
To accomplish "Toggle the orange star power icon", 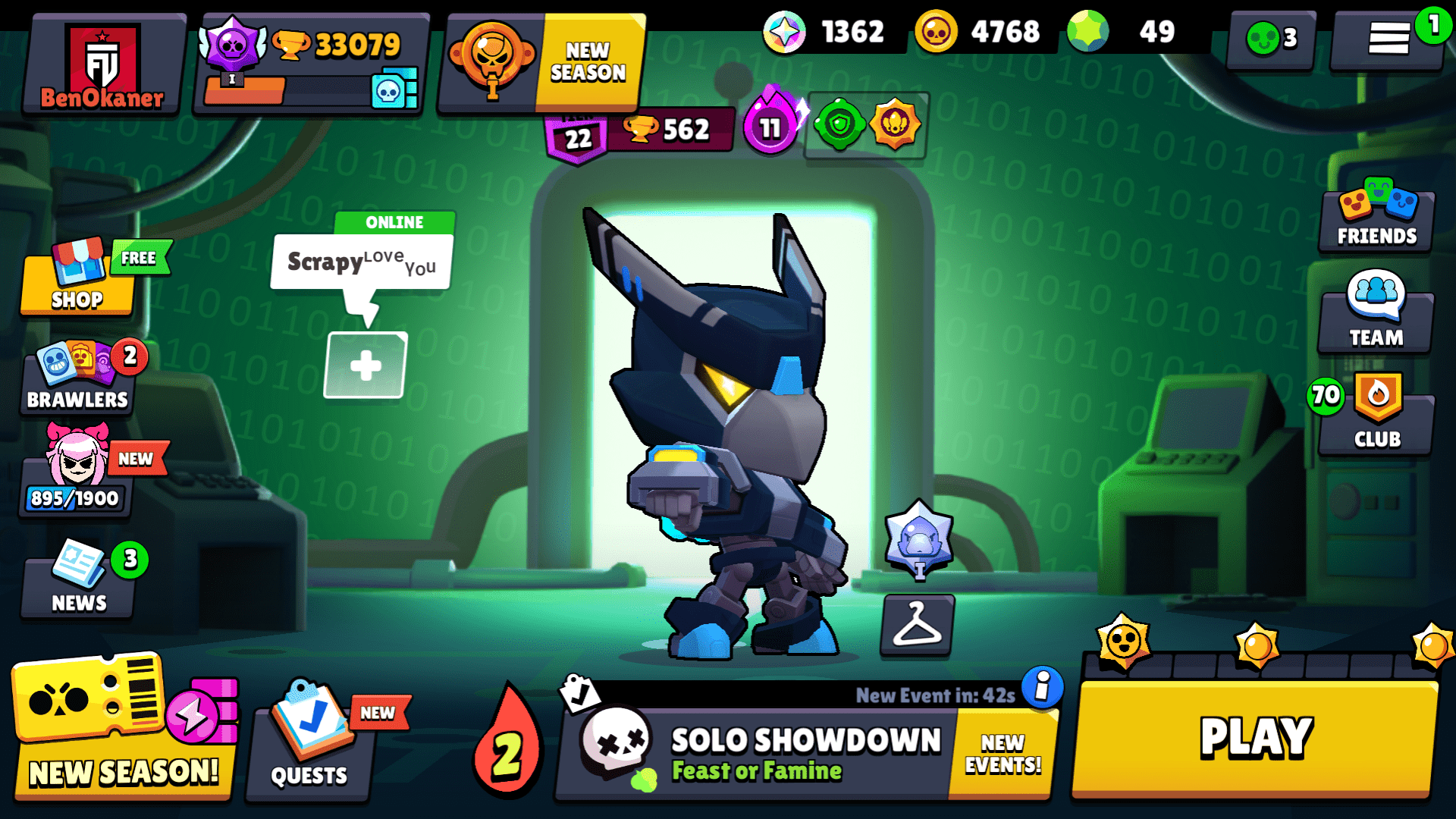I will pos(897,125).
